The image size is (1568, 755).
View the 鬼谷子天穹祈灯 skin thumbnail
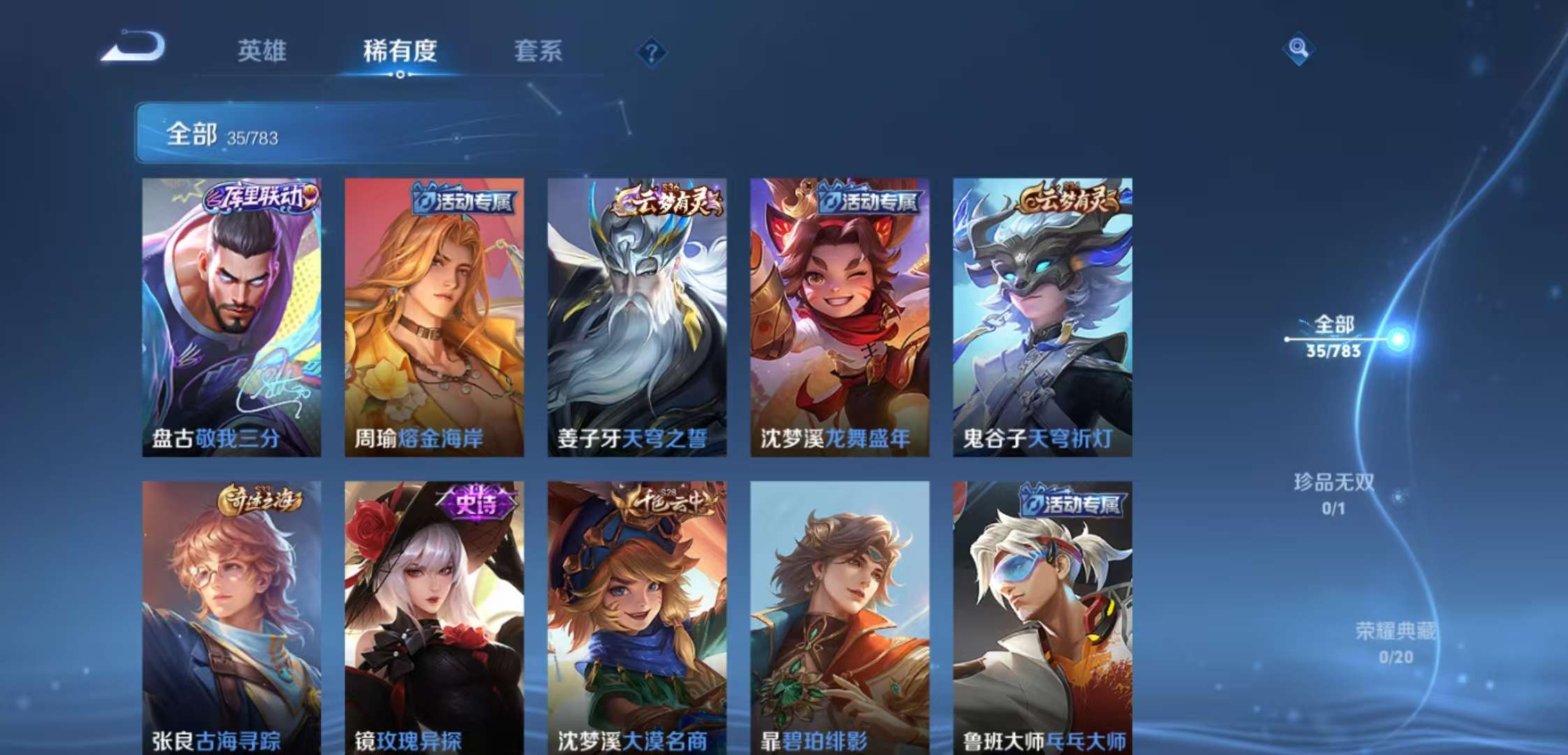point(1043,315)
